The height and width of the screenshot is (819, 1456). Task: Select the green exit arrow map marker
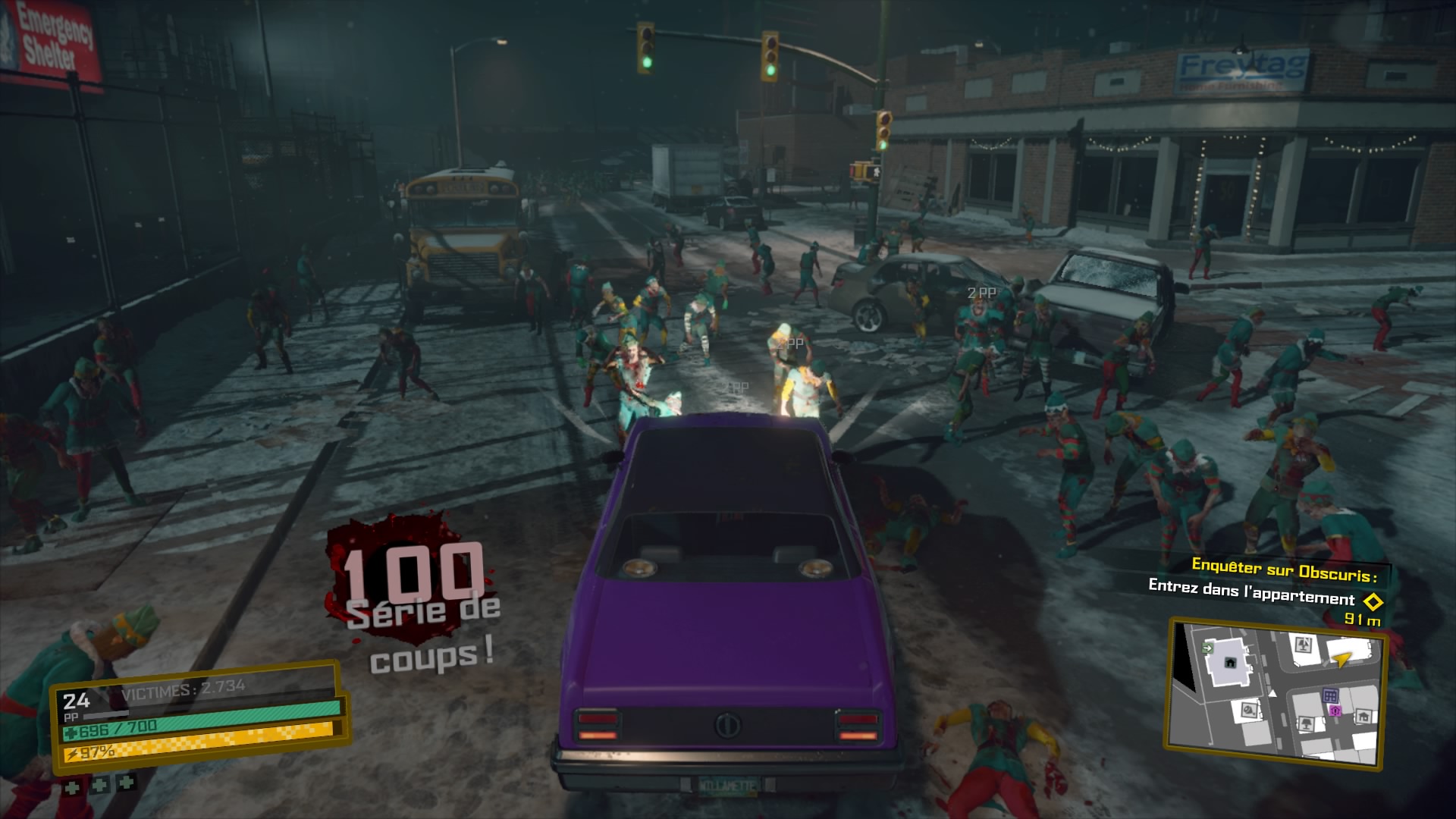pyautogui.click(x=1207, y=648)
